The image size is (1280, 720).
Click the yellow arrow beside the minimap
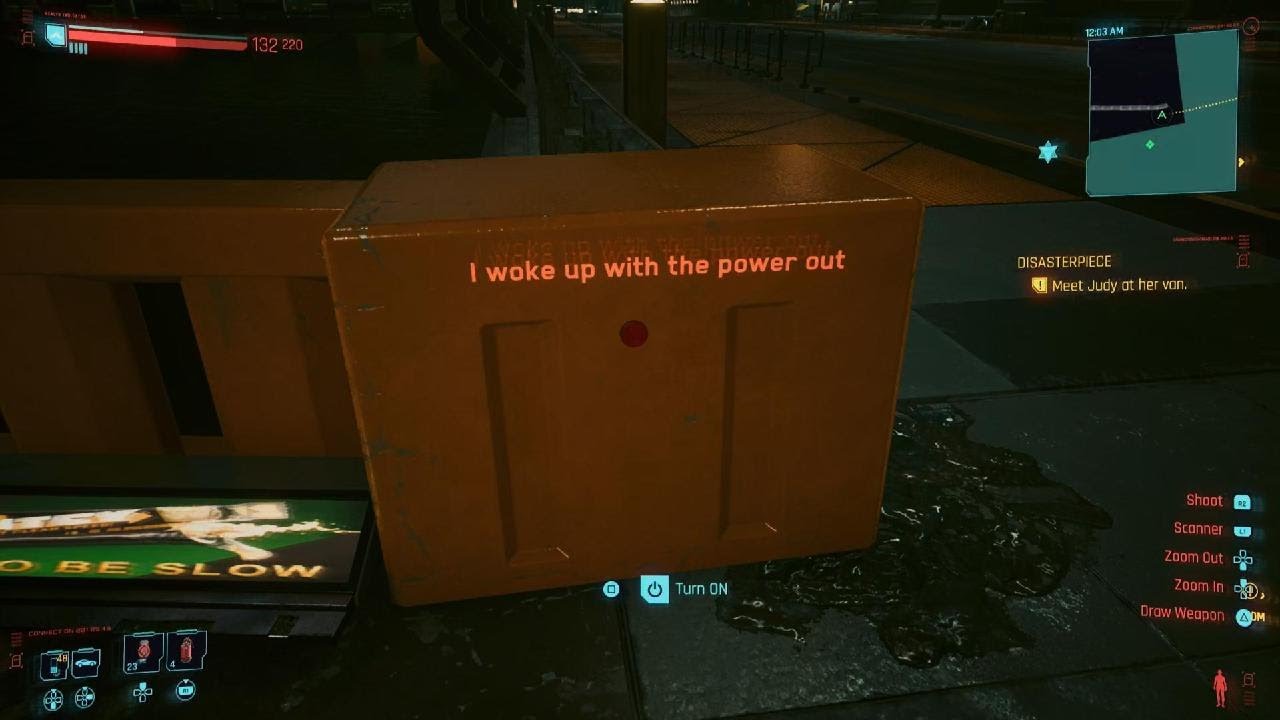coord(1242,160)
